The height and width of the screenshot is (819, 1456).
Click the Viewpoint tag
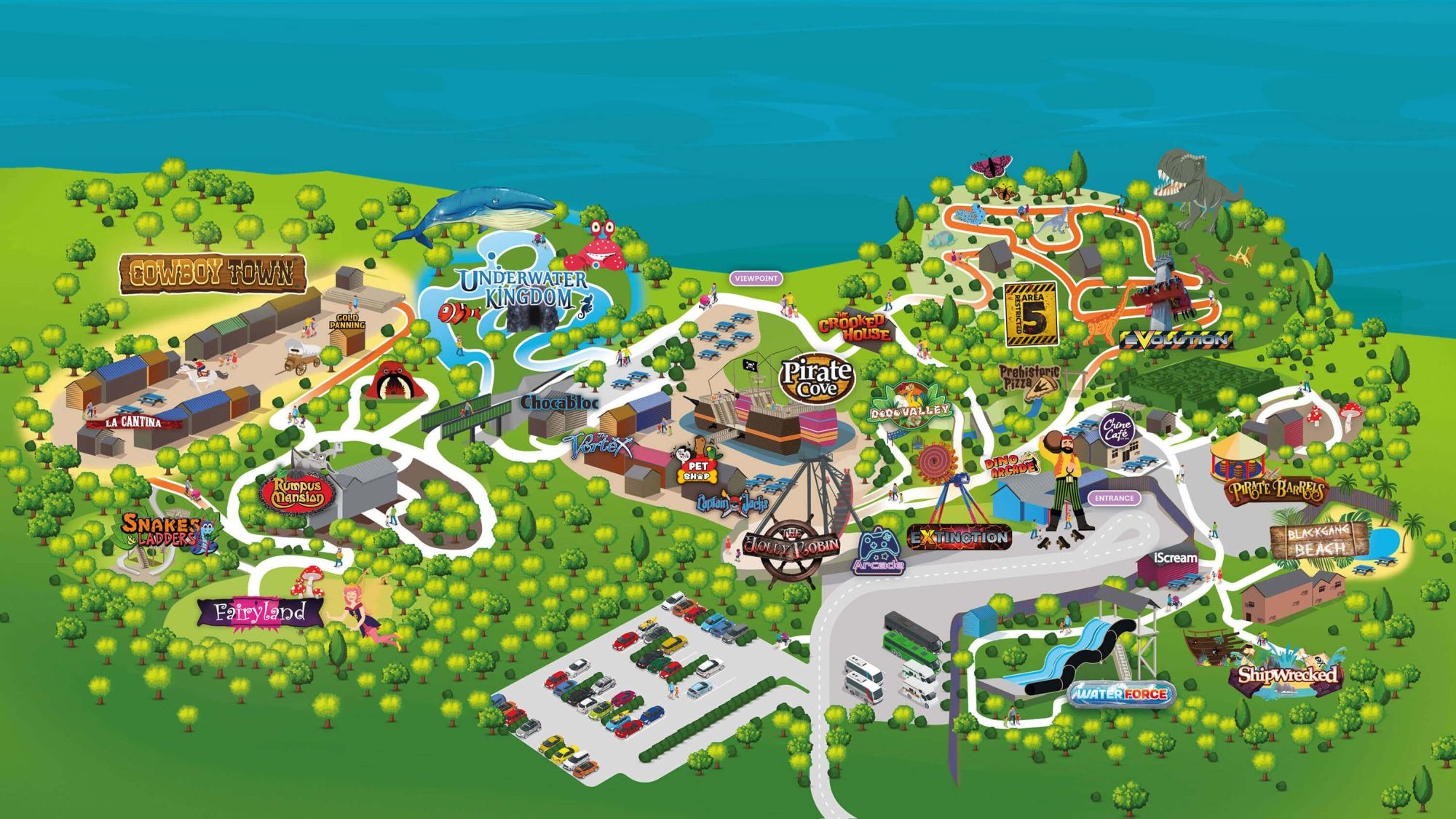[756, 278]
